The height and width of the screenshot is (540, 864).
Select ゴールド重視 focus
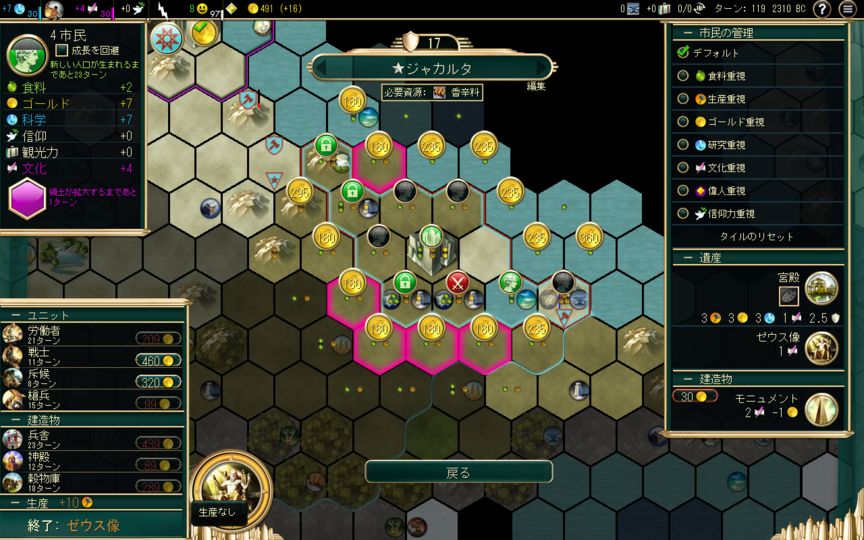683,121
